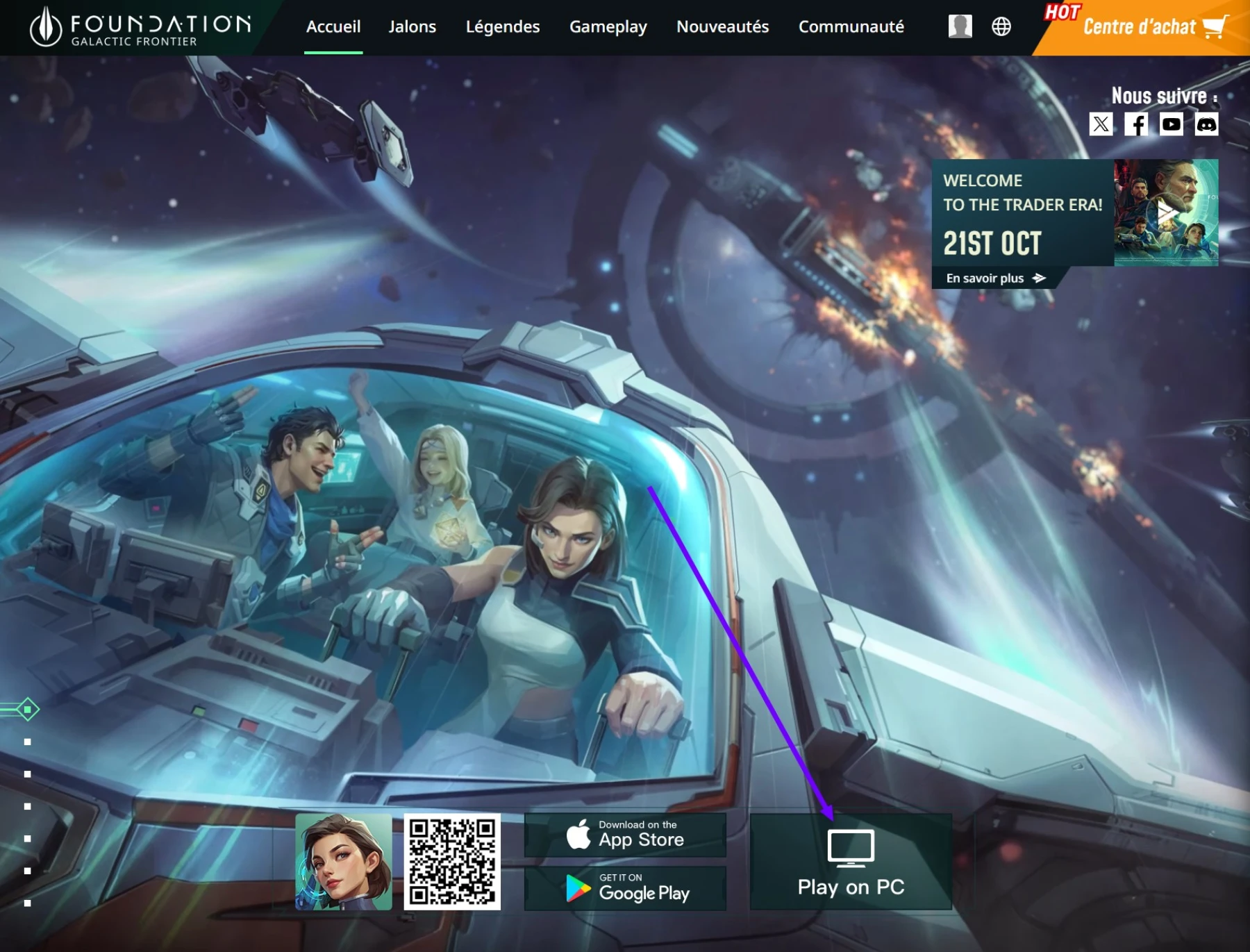Image resolution: width=1250 pixels, height=952 pixels.
Task: Click the QR code download image
Action: click(452, 863)
